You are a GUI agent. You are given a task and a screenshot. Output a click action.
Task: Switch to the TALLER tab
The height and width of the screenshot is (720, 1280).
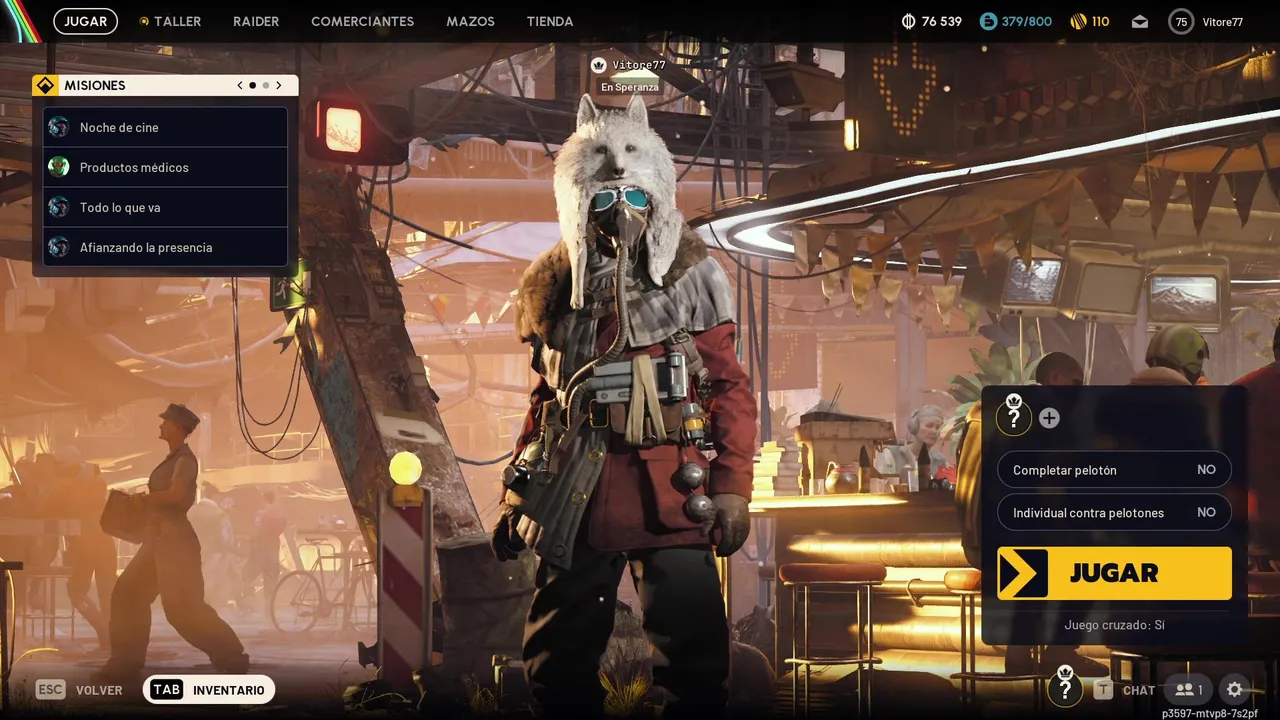point(171,21)
